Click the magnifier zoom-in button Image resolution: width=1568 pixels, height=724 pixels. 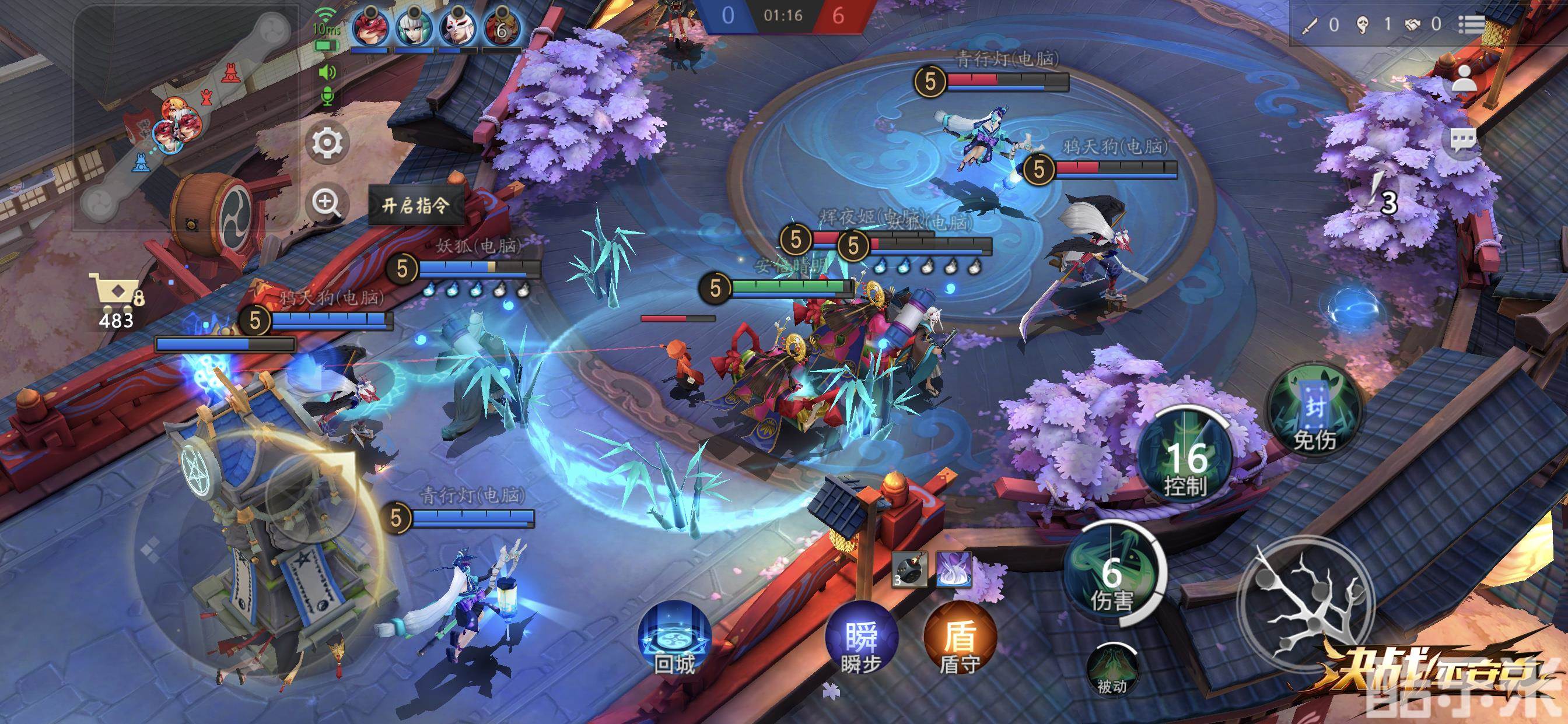click(327, 203)
